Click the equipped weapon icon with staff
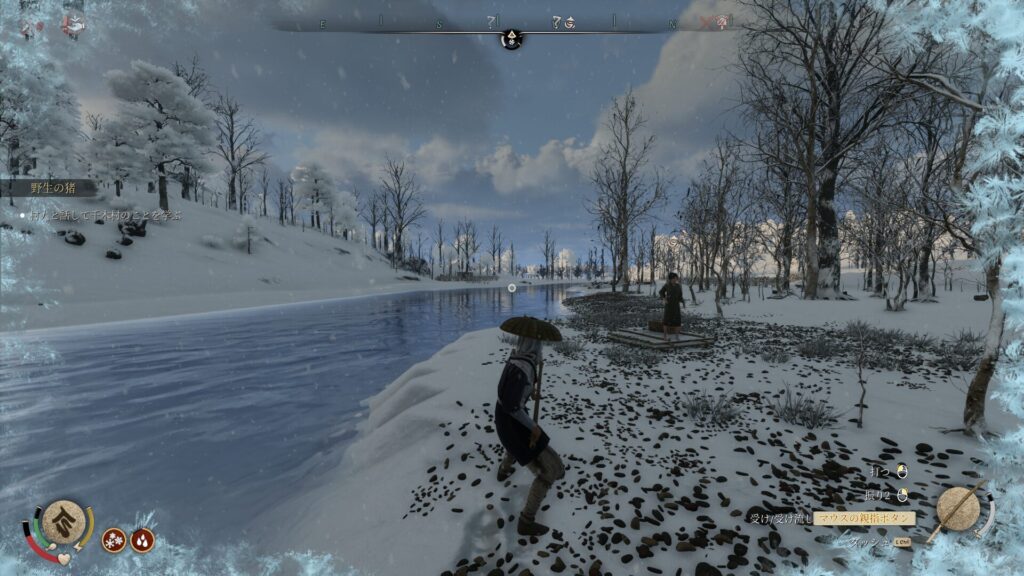Screen dimensions: 1024x576 point(959,510)
